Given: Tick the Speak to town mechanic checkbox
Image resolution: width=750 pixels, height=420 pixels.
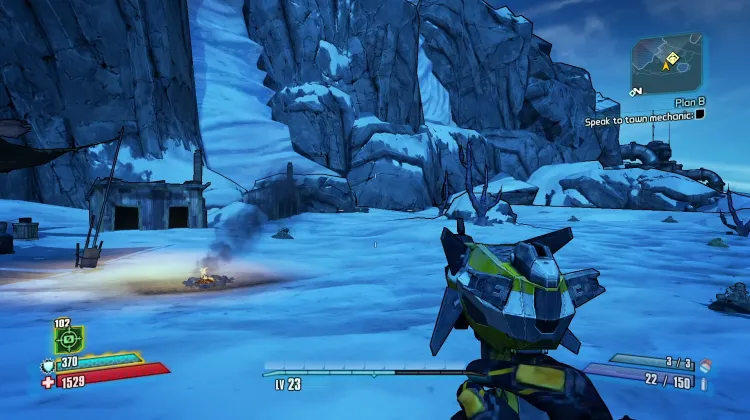Looking at the screenshot, I should coord(701,114).
